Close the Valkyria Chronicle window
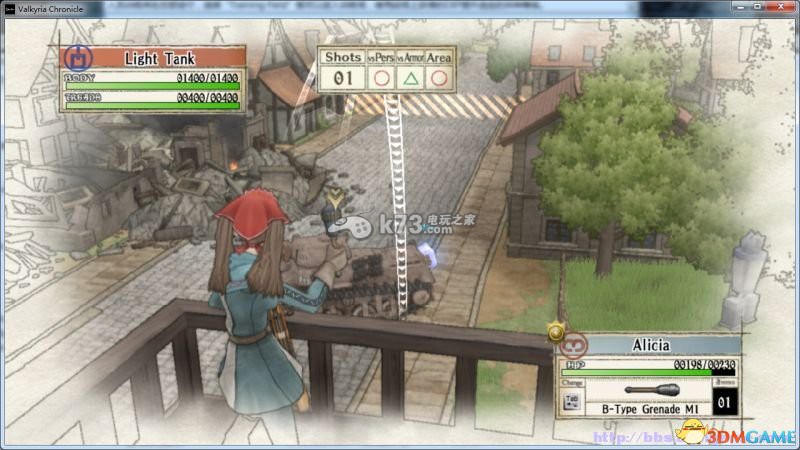Image resolution: width=800 pixels, height=450 pixels. click(x=780, y=7)
